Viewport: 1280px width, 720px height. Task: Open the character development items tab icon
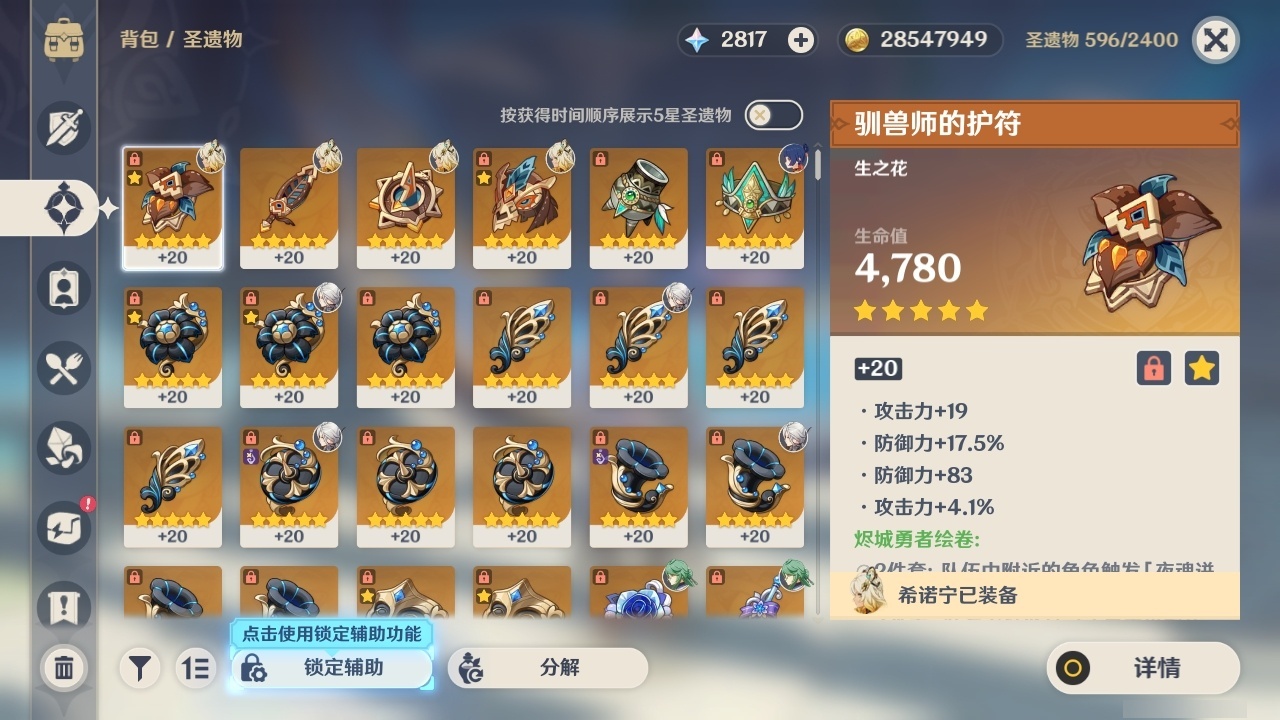[63, 287]
